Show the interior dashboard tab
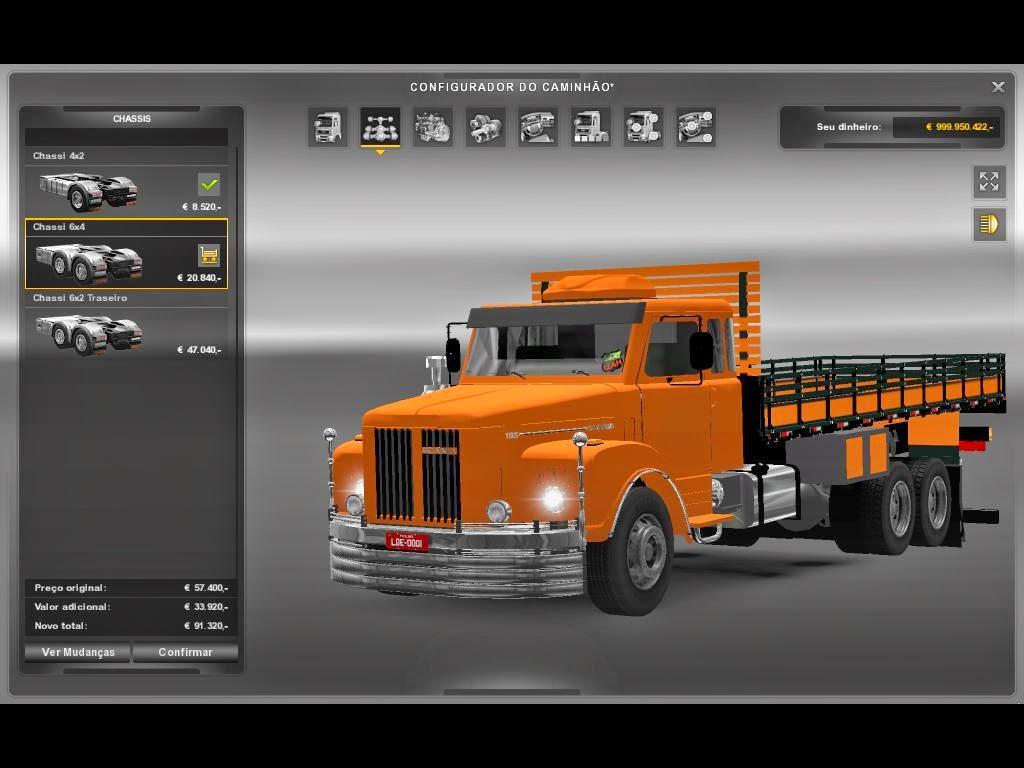1024x768 pixels. point(538,128)
